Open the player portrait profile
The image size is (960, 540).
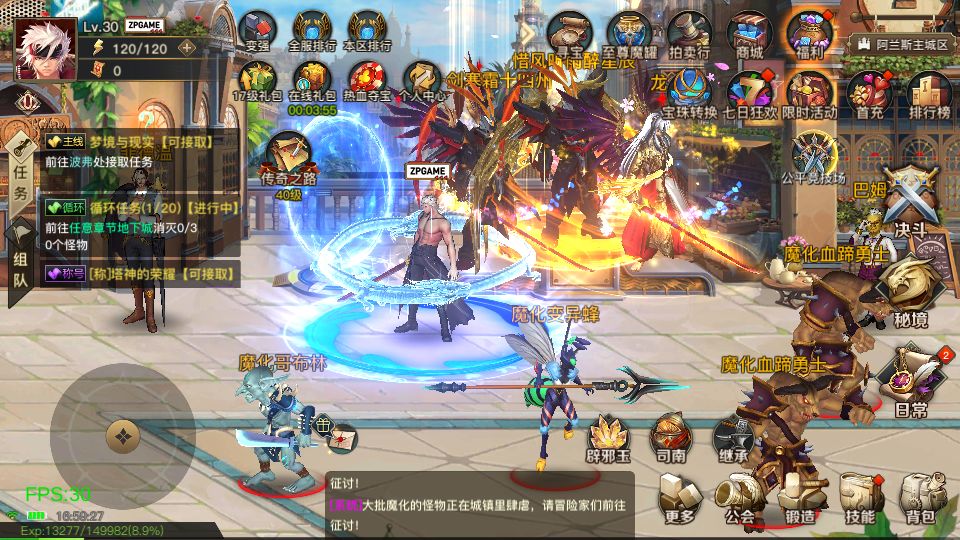(x=45, y=48)
